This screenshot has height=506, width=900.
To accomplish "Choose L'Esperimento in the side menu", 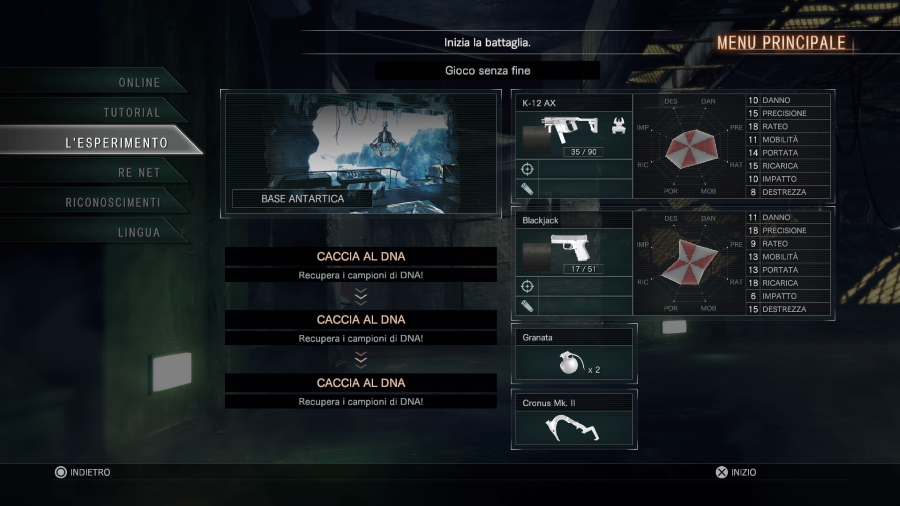I will 115,143.
